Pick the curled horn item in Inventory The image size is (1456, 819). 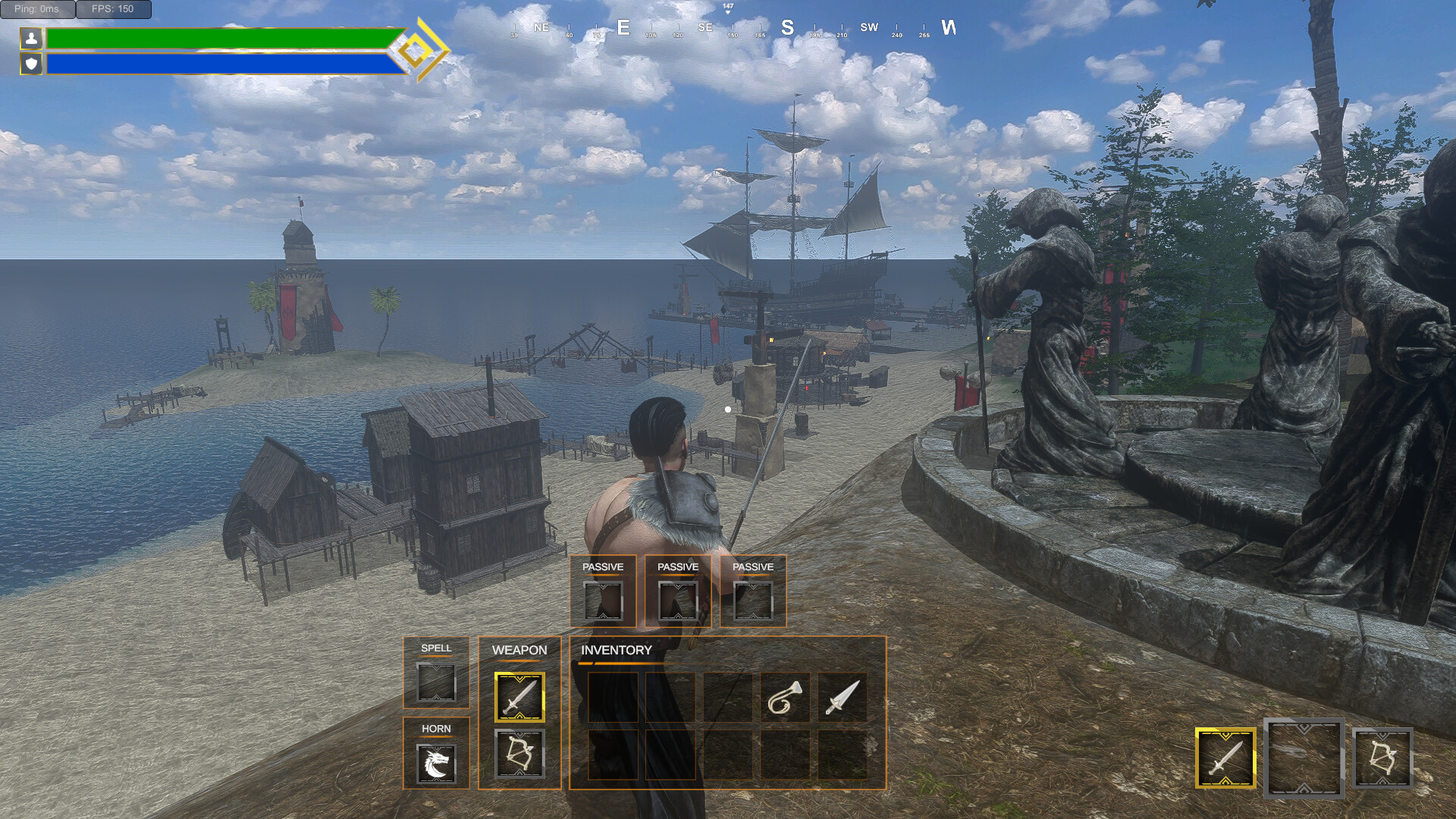785,698
